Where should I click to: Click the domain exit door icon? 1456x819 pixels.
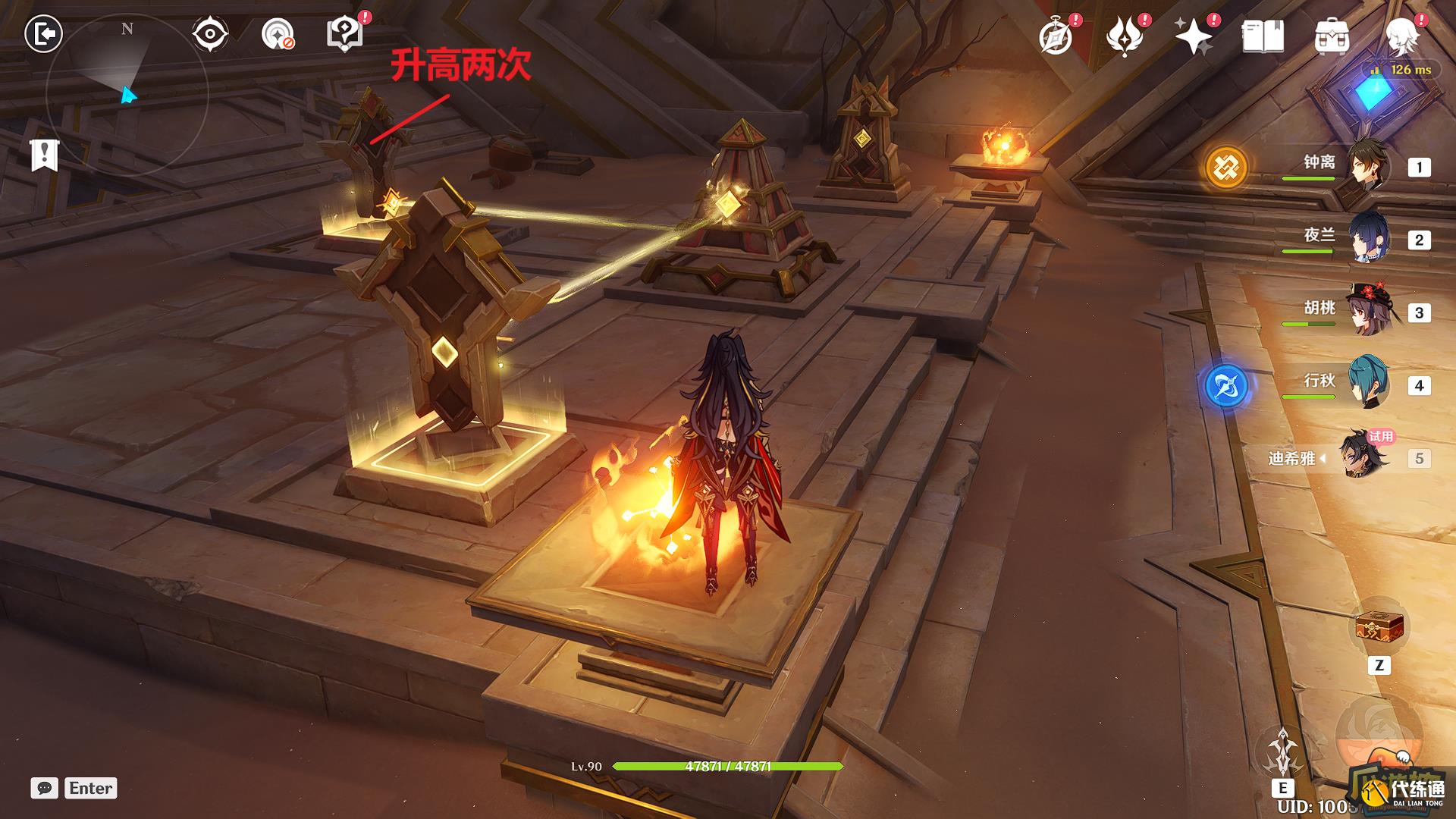click(x=44, y=32)
